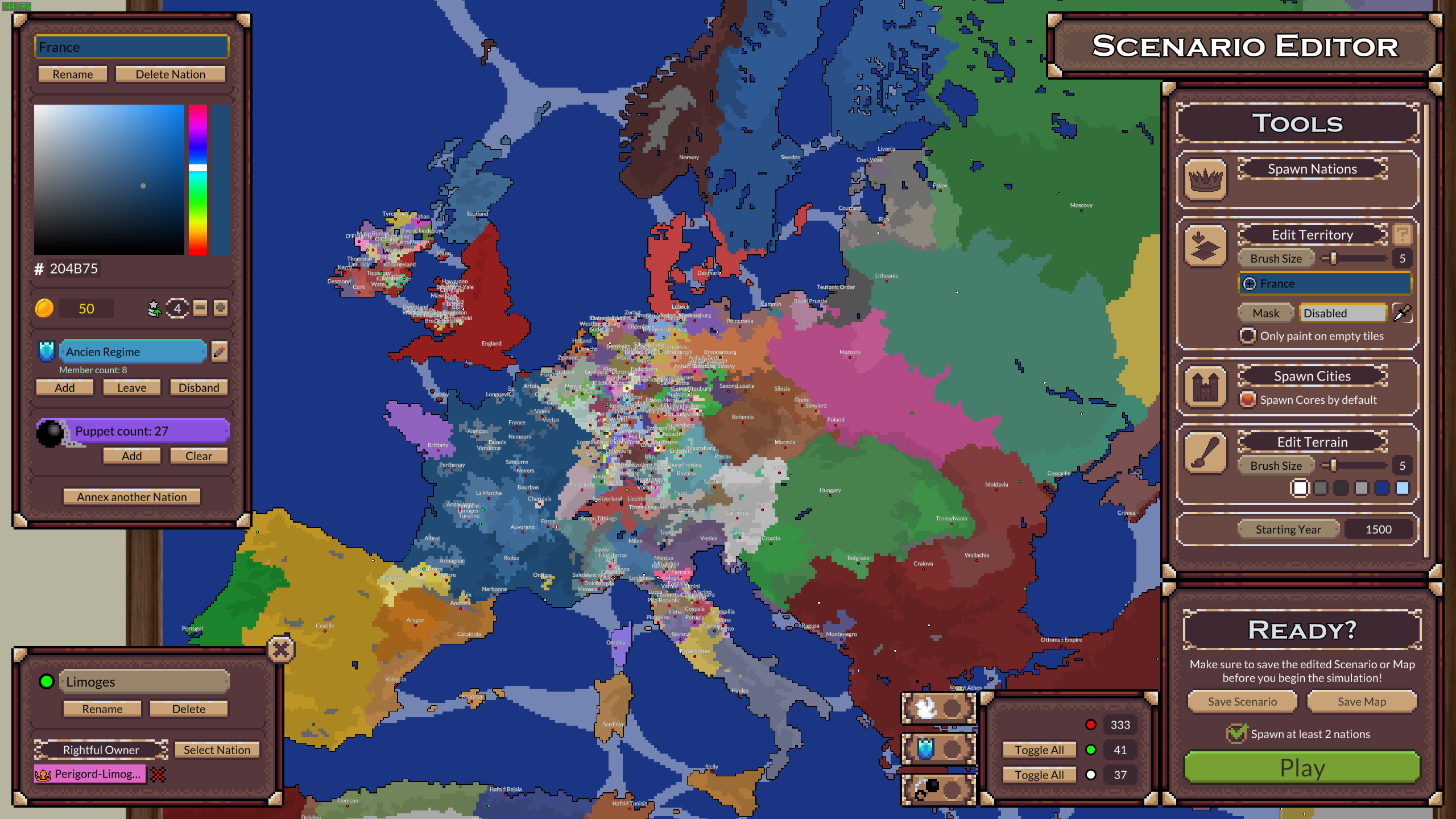Enable Only paint on empty tiles
The height and width of the screenshot is (819, 1456).
click(1247, 336)
